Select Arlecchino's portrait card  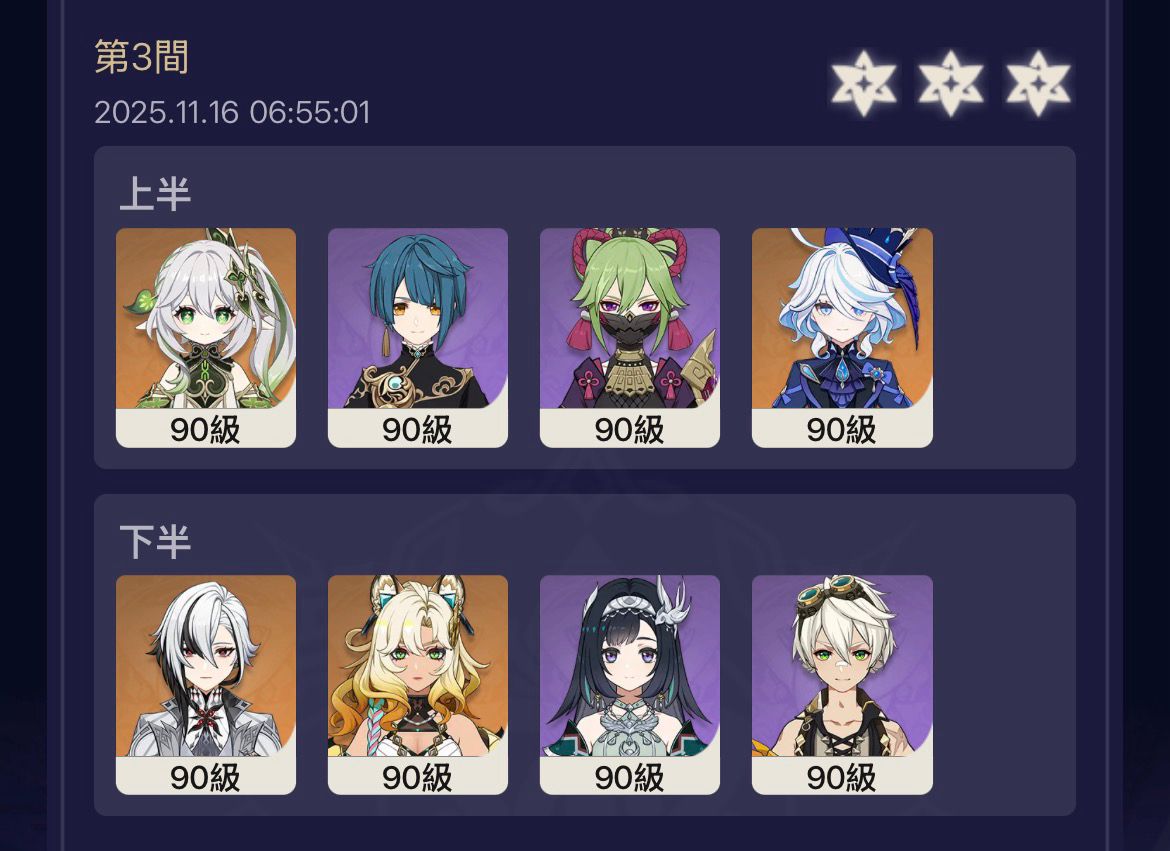tap(206, 684)
